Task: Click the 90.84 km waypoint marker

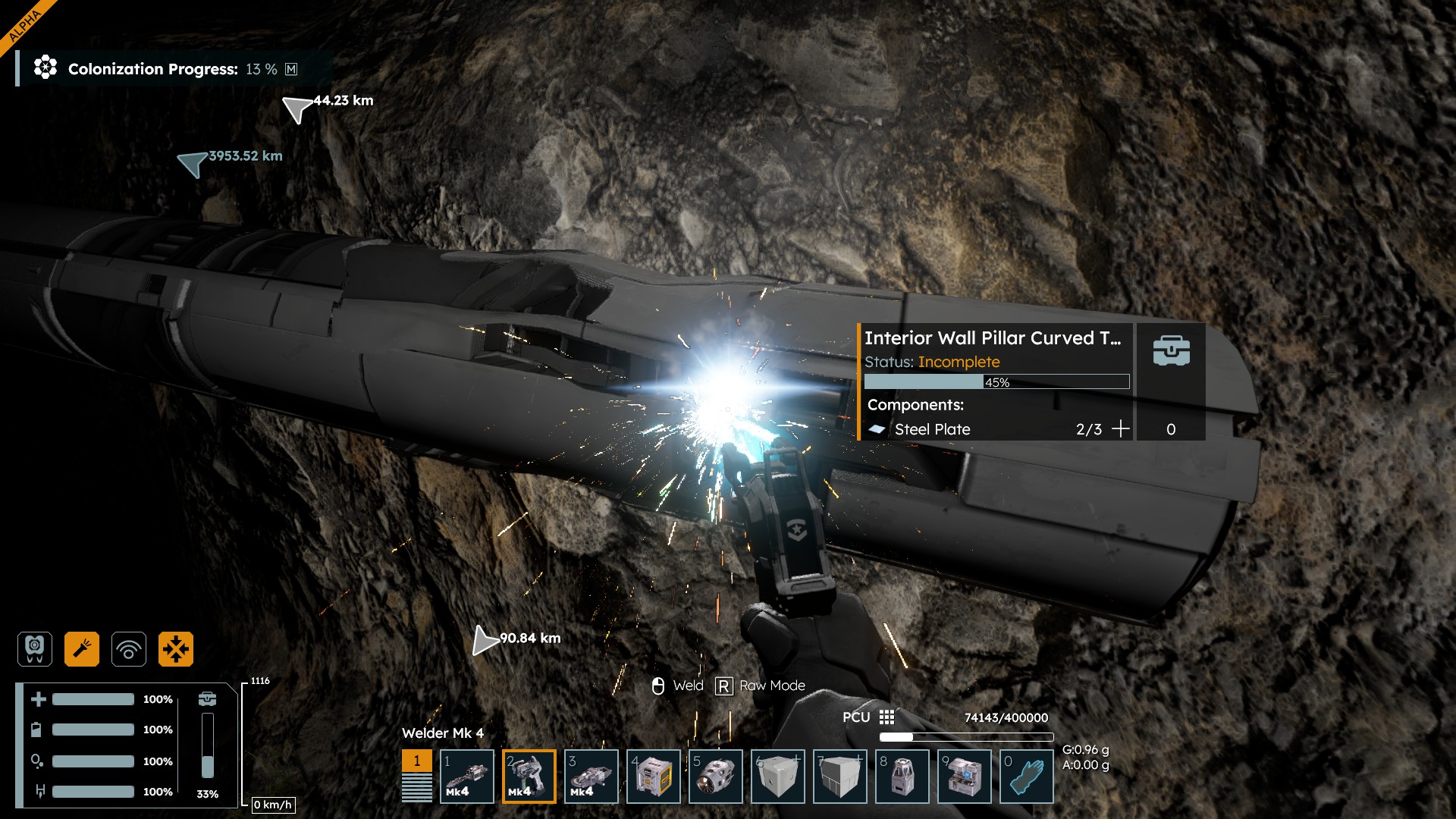Action: tap(485, 640)
